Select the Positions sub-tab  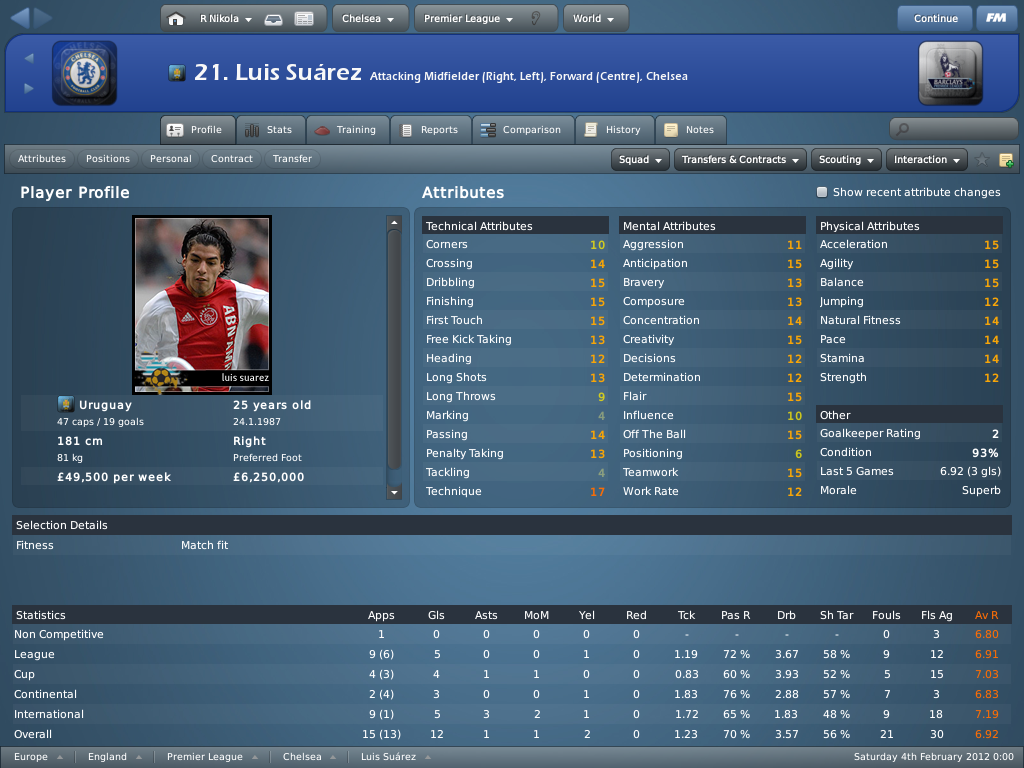pyautogui.click(x=108, y=159)
